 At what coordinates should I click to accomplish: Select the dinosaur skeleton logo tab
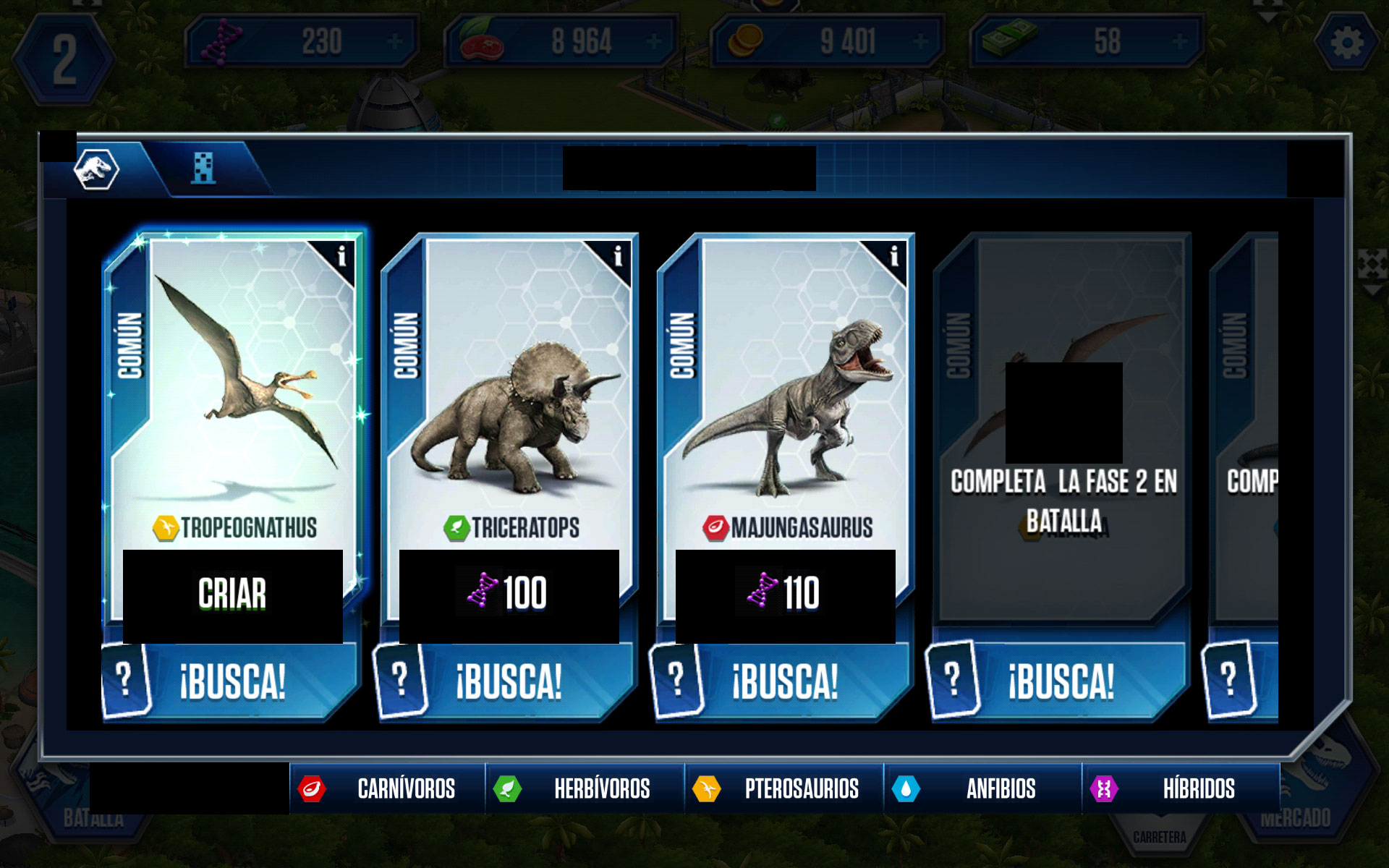click(96, 170)
